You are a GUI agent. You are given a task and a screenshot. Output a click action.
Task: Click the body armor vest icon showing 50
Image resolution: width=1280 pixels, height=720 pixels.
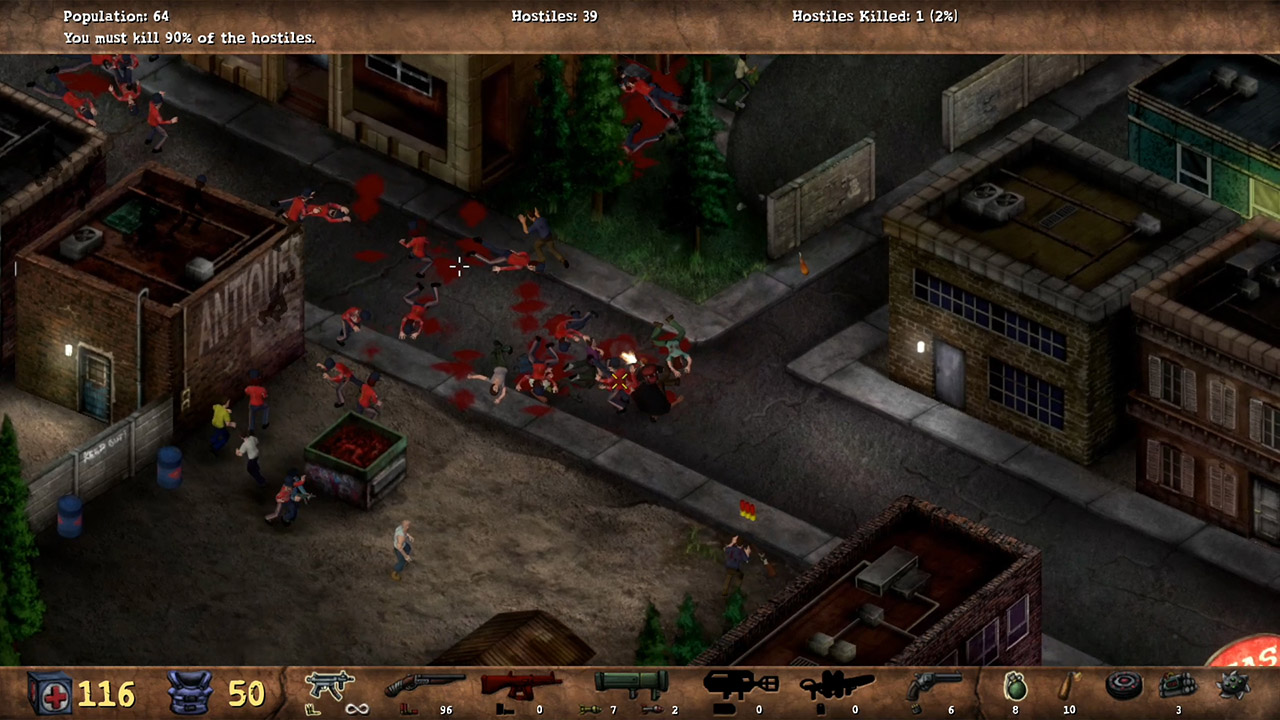pyautogui.click(x=190, y=690)
